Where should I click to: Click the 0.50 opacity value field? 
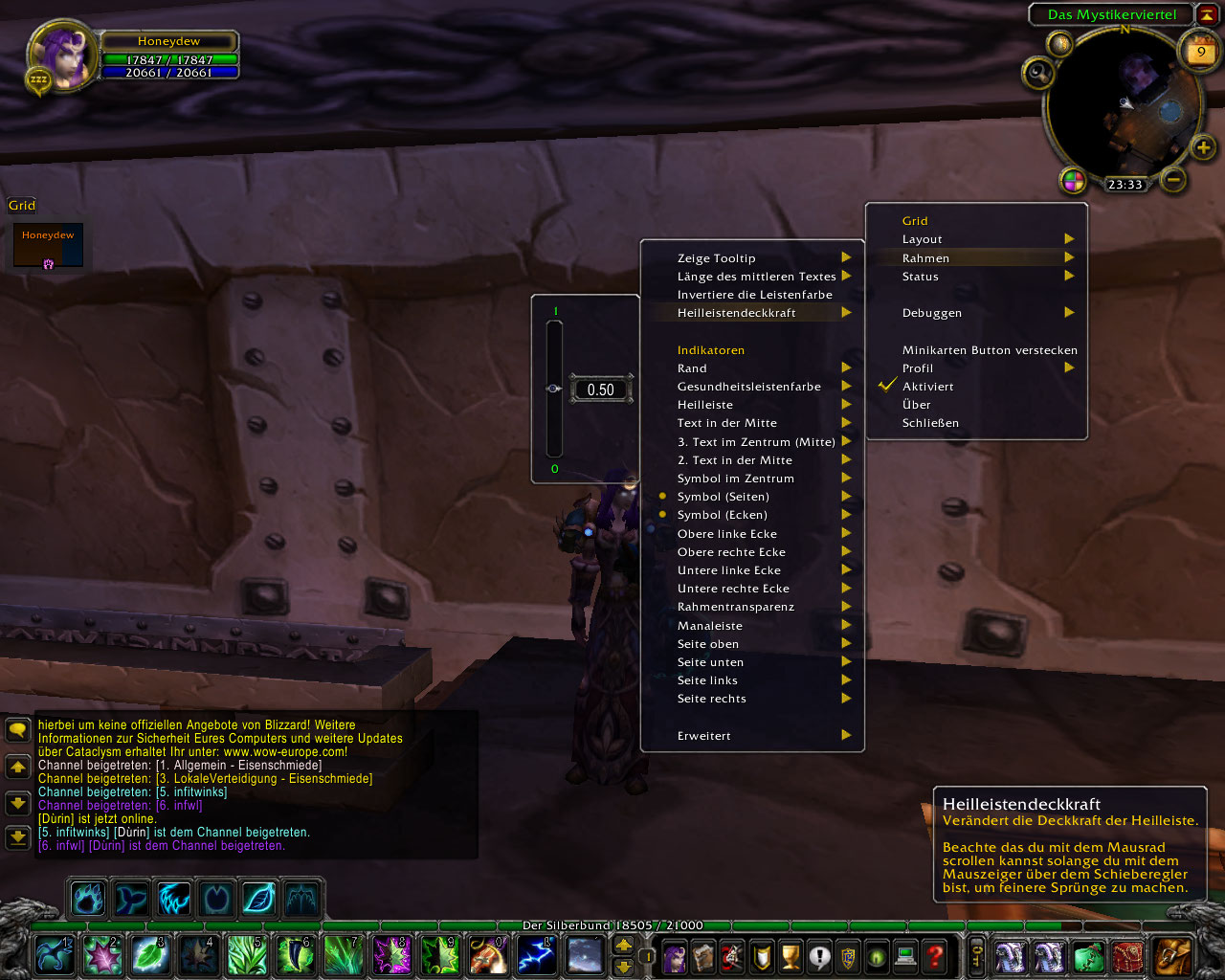click(601, 390)
